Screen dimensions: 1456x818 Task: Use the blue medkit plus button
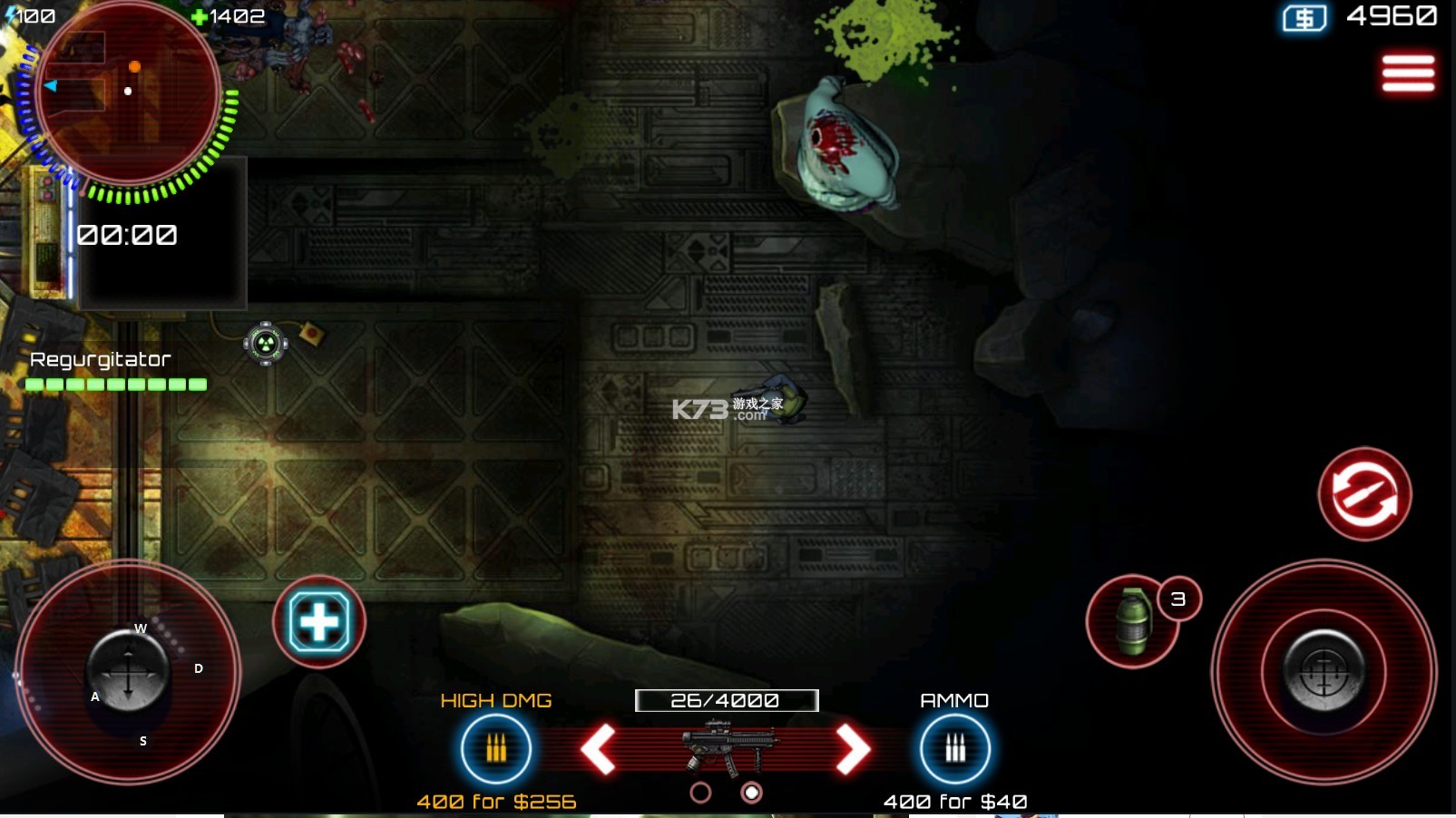pos(318,622)
